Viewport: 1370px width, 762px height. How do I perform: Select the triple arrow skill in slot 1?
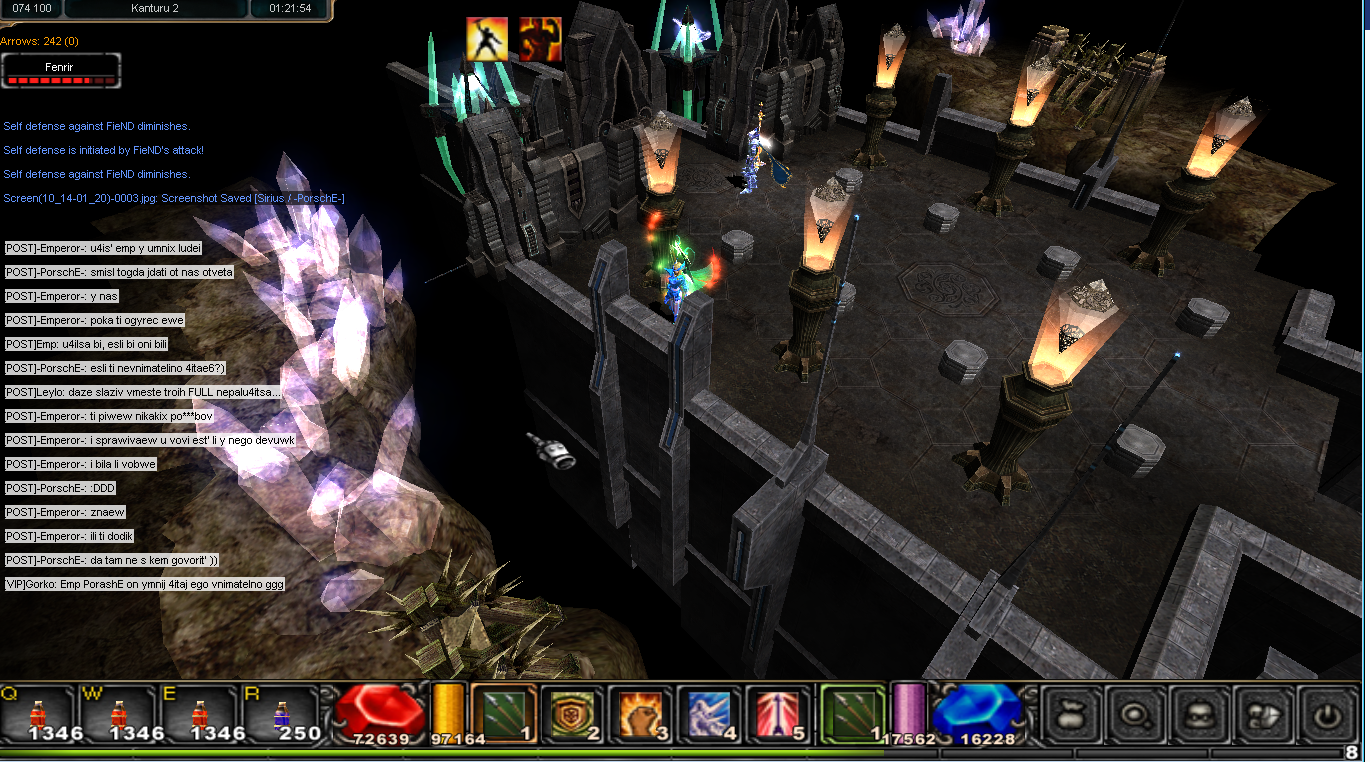[505, 714]
